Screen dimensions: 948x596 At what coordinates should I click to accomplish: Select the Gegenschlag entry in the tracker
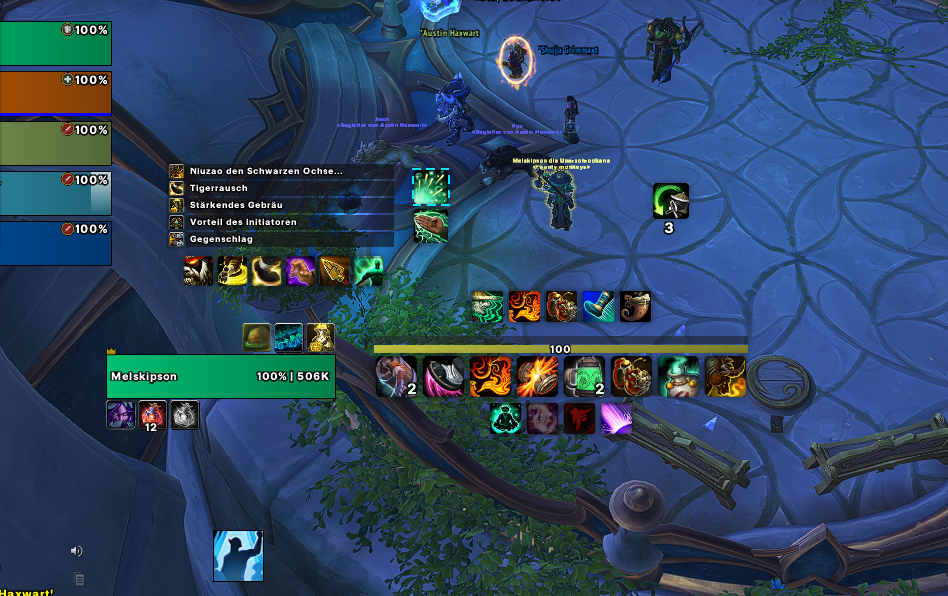[x=281, y=239]
